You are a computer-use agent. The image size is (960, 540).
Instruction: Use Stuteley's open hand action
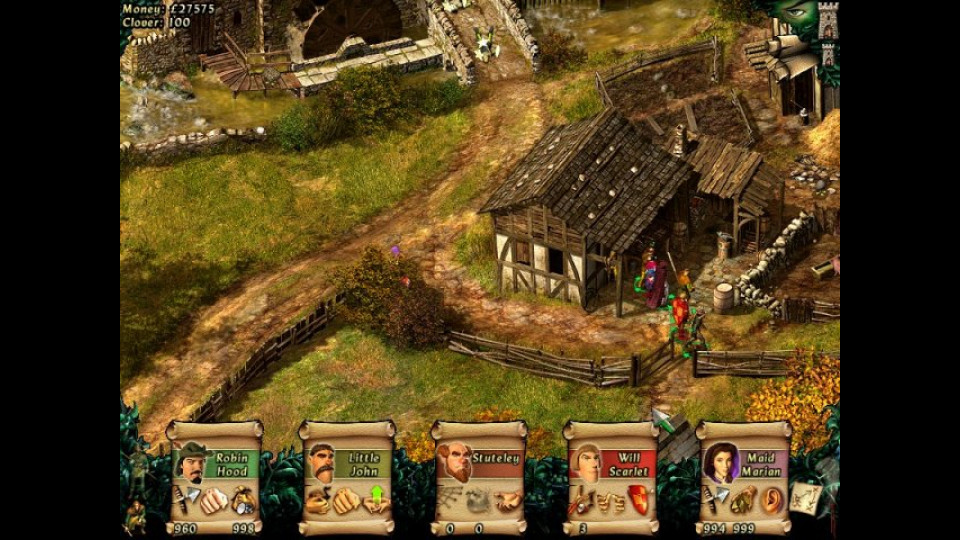508,499
